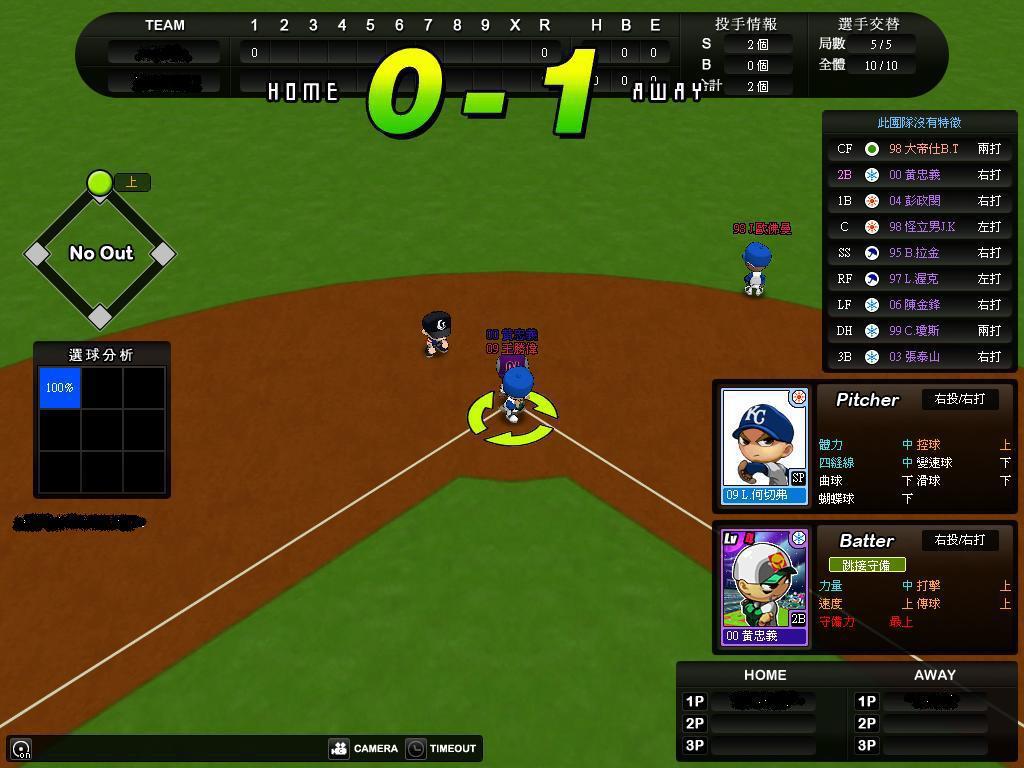Choose lineup row 04 彭政閔
Viewport: 1024px width, 768px height.
920,201
